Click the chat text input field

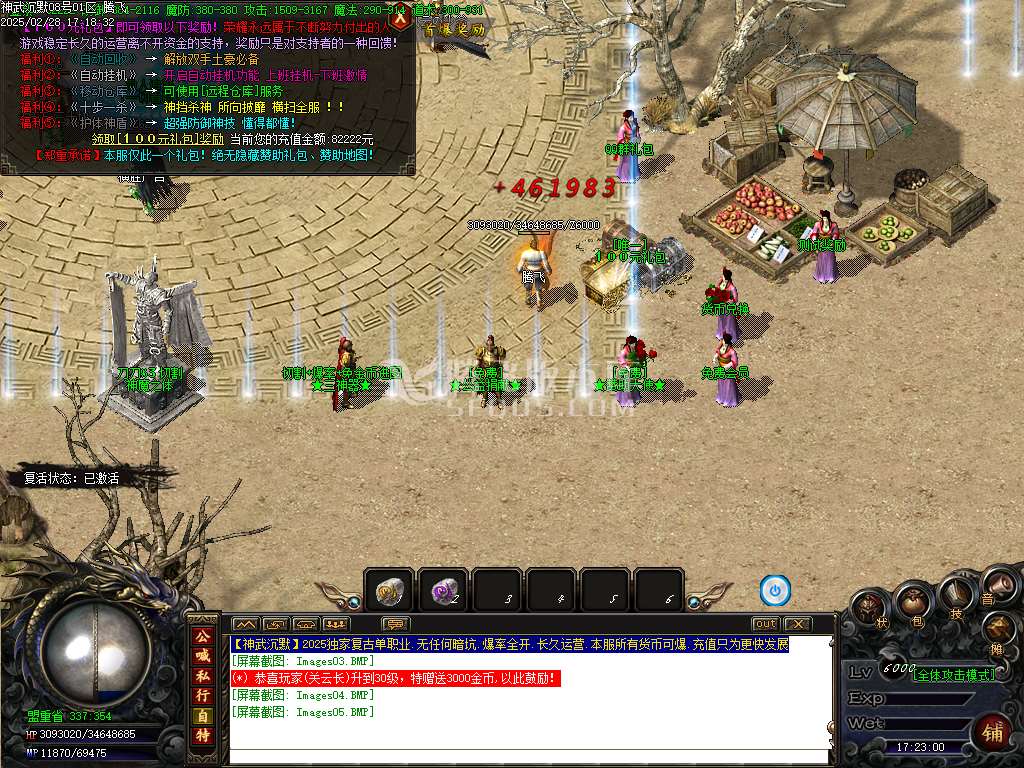[x=530, y=756]
